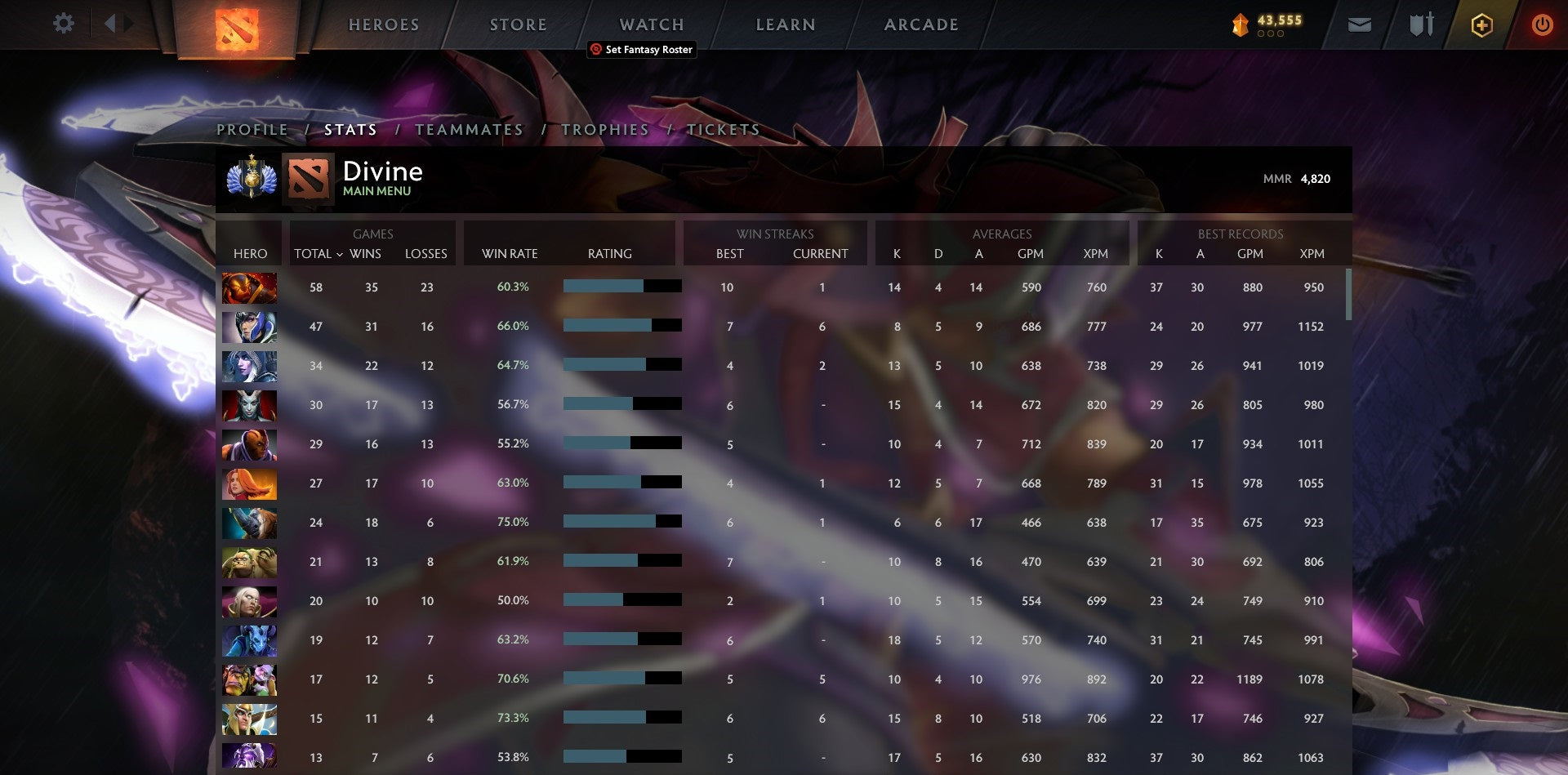Switch to the TEAMMATES tab

click(470, 129)
